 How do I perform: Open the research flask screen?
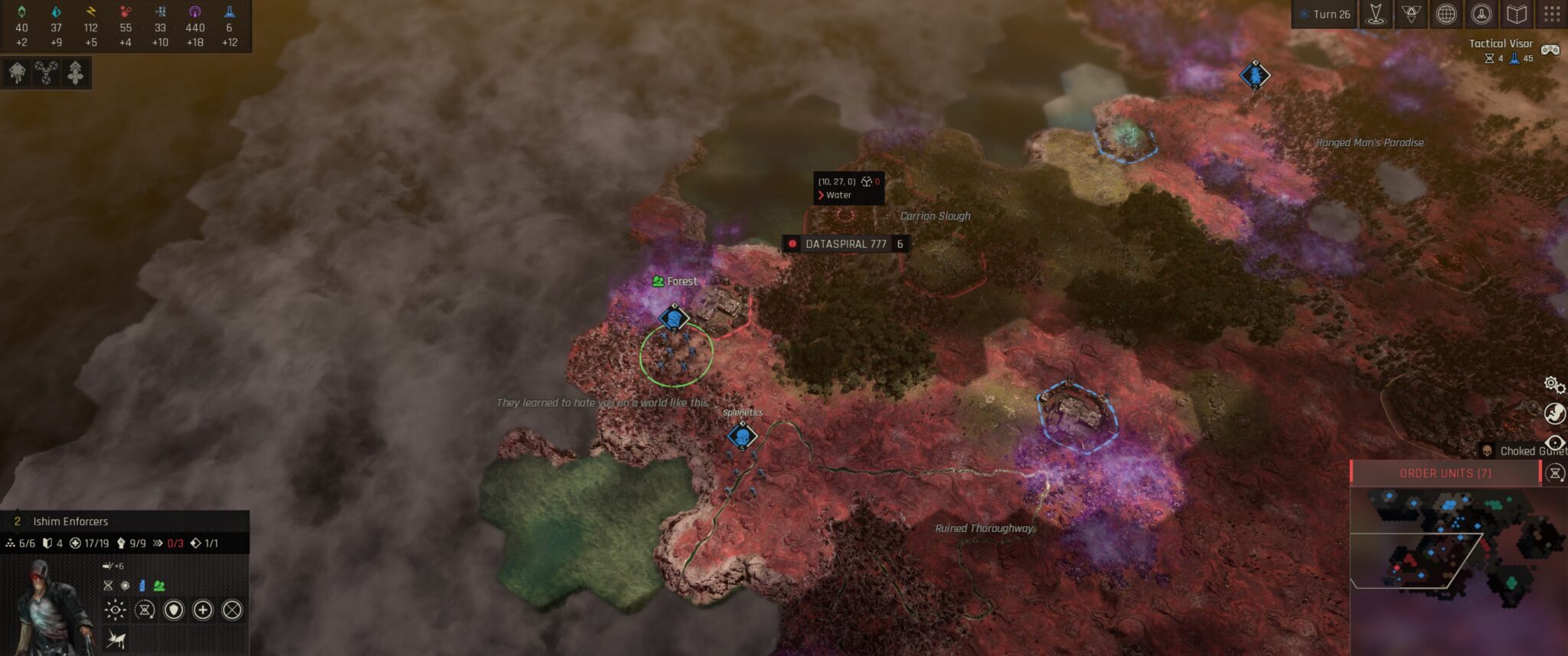[1481, 14]
